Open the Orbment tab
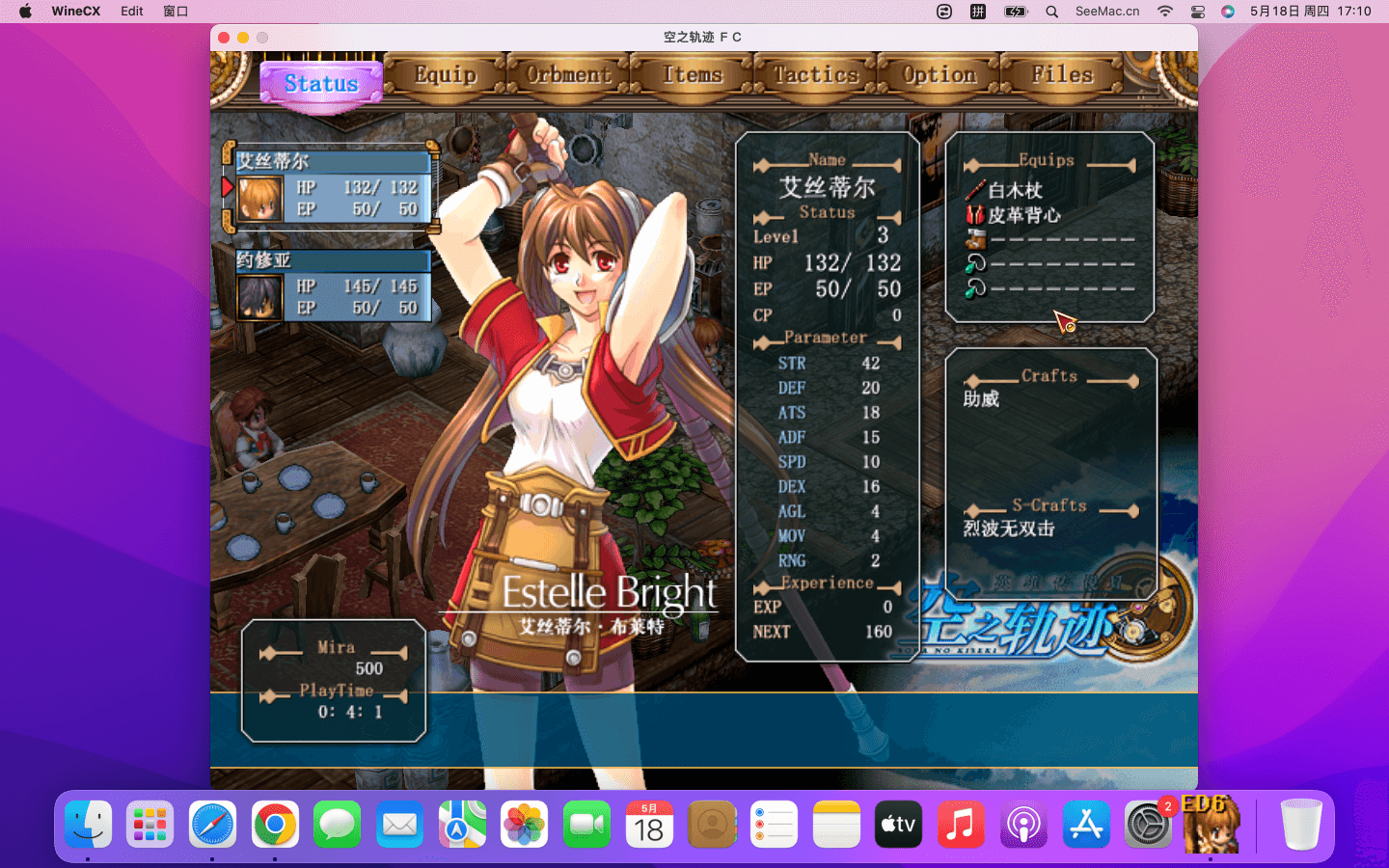Image resolution: width=1389 pixels, height=868 pixels. (568, 75)
